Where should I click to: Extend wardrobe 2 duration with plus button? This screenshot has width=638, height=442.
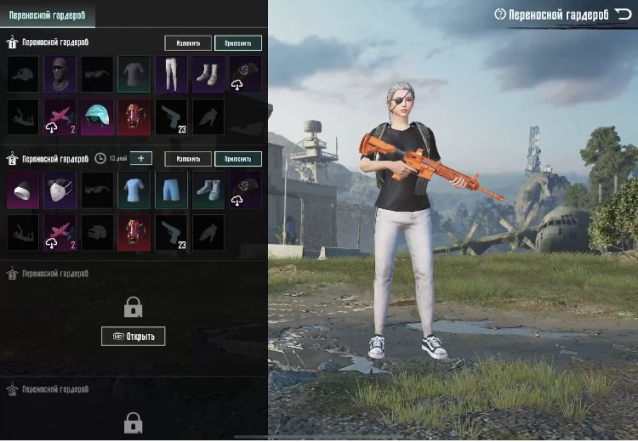pyautogui.click(x=140, y=158)
